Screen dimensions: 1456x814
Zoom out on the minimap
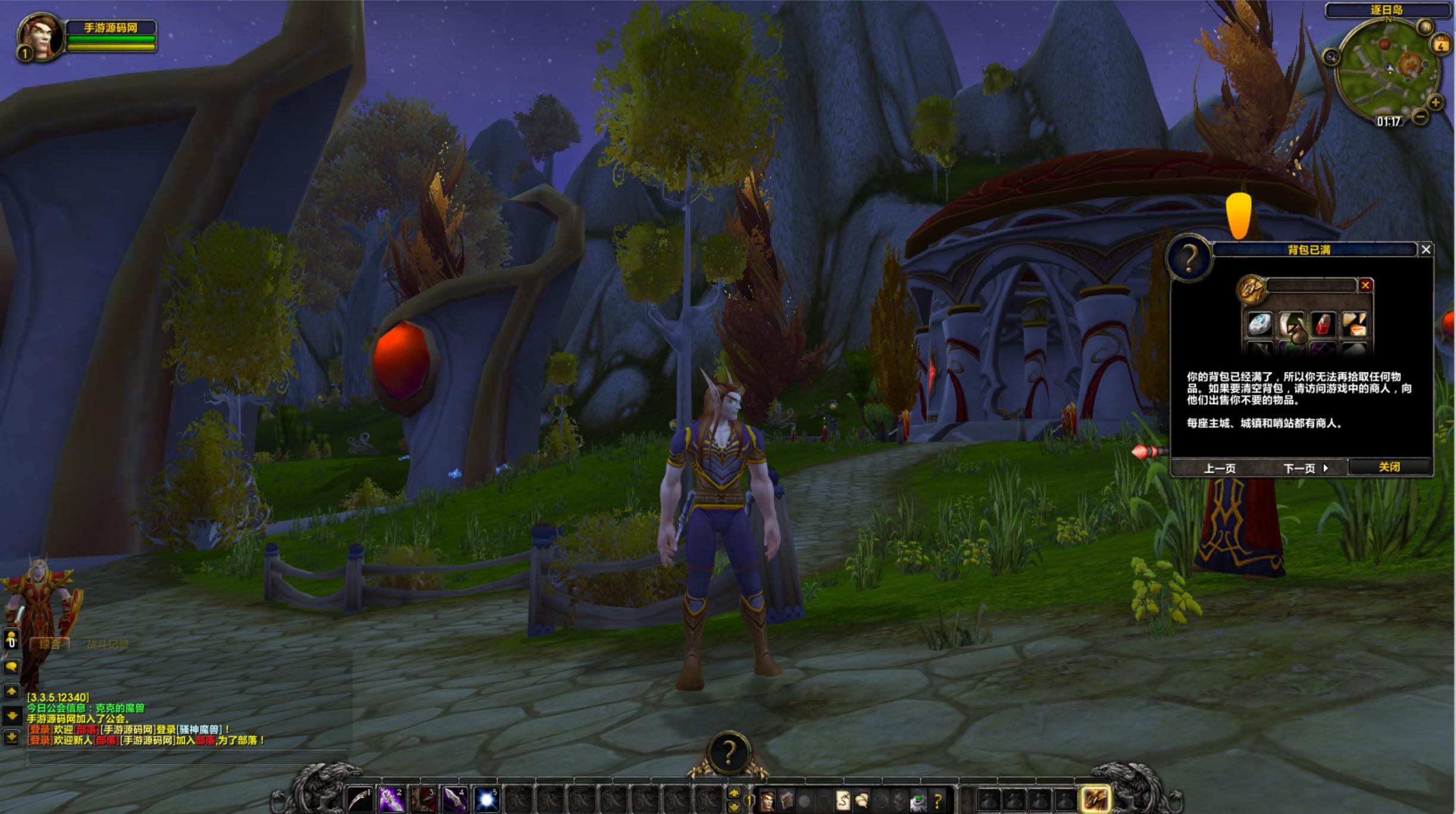(1420, 117)
